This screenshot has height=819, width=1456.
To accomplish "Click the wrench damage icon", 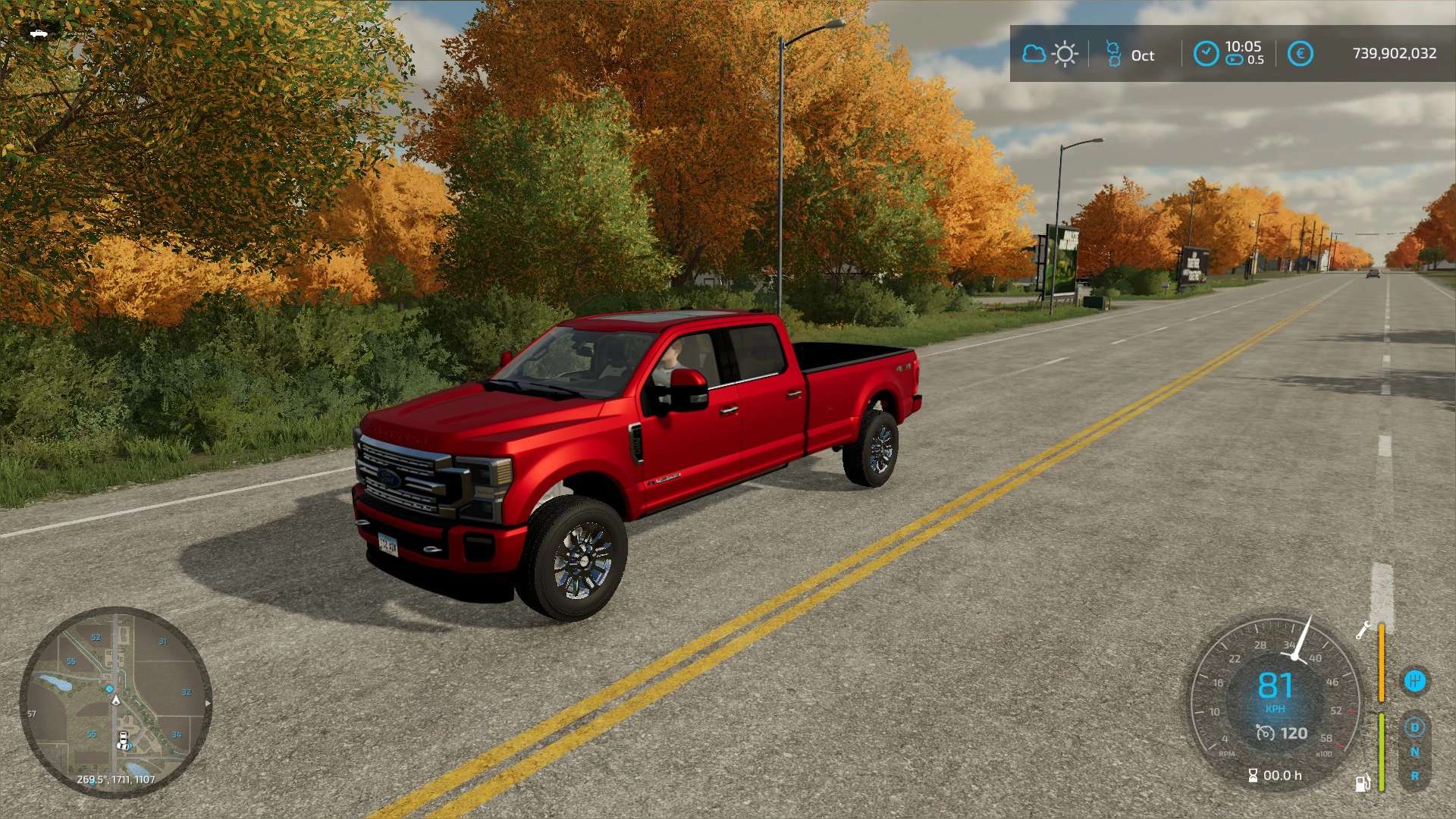I will coord(1363,630).
